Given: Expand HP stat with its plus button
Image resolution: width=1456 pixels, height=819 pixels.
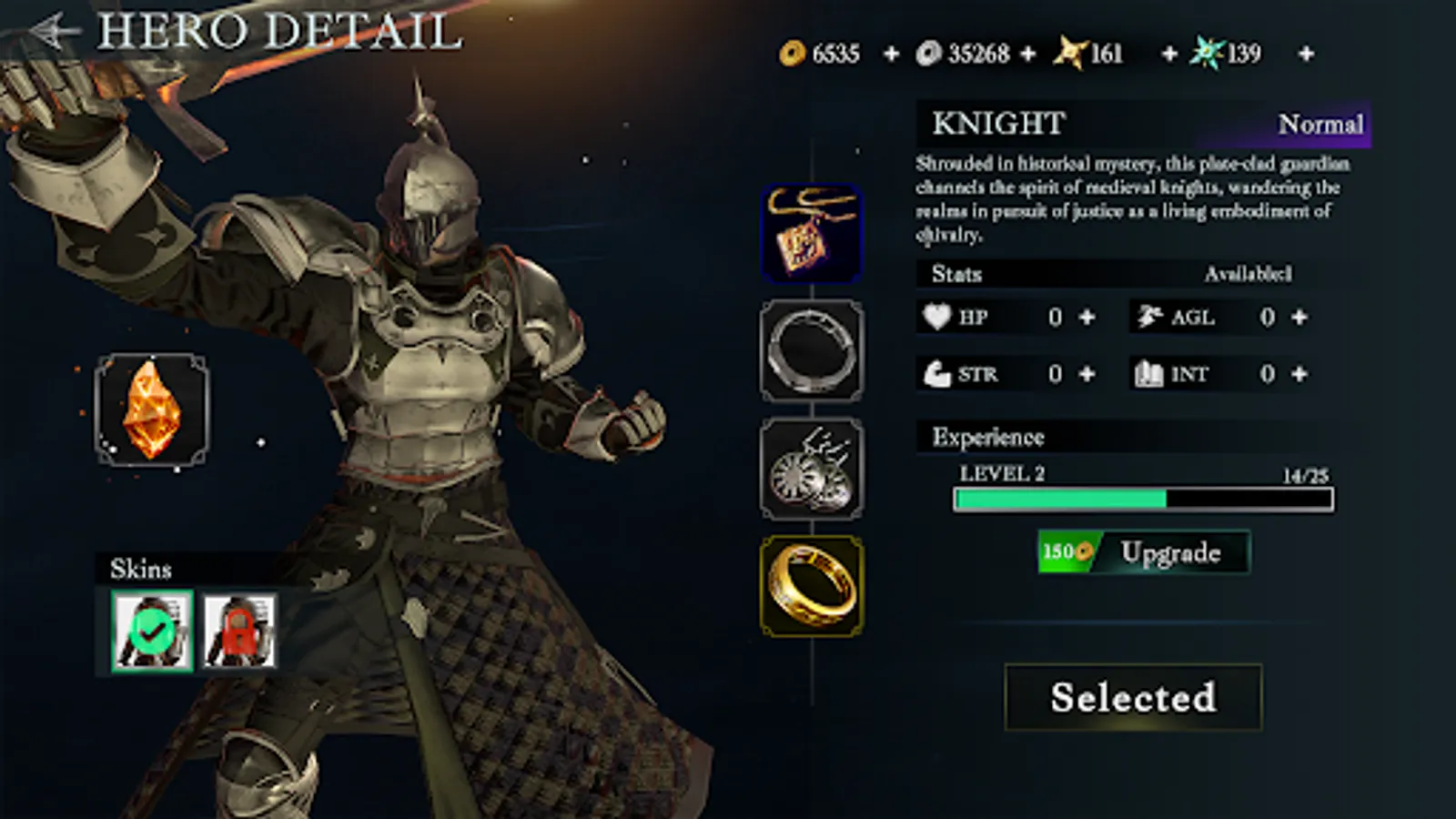Looking at the screenshot, I should 1087,318.
